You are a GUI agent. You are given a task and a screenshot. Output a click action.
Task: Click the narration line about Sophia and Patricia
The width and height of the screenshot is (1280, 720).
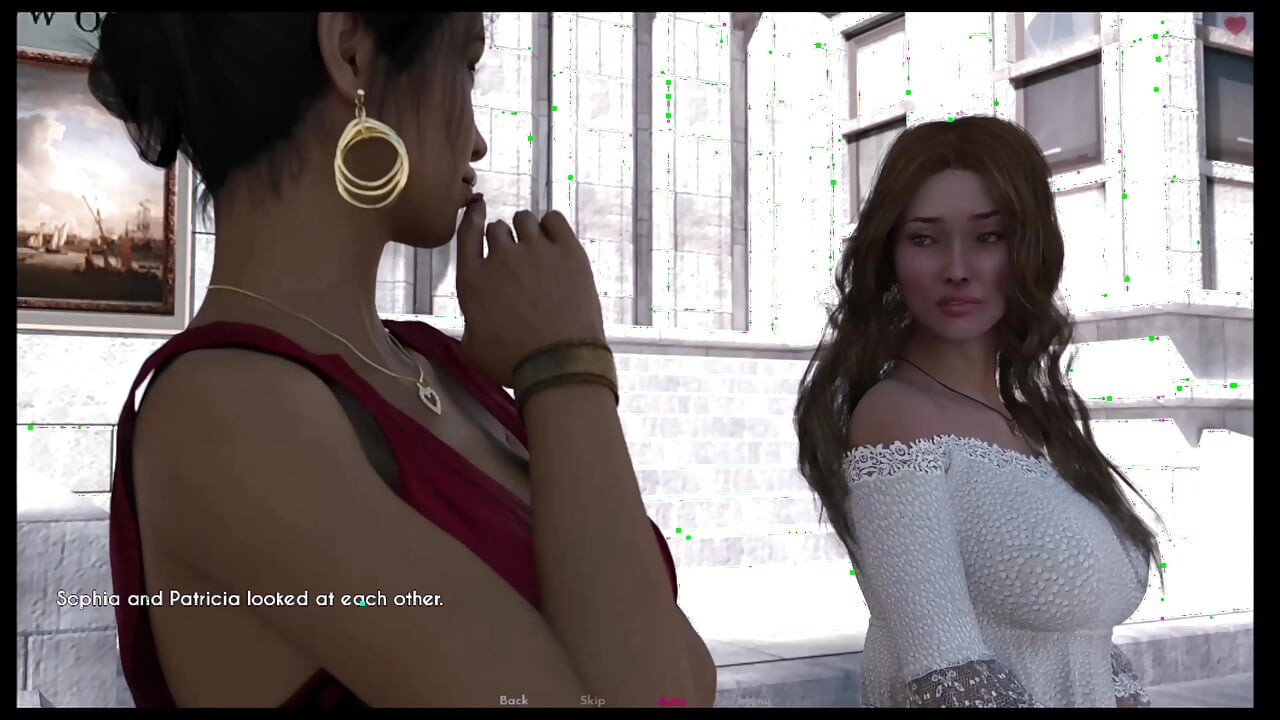pyautogui.click(x=250, y=598)
